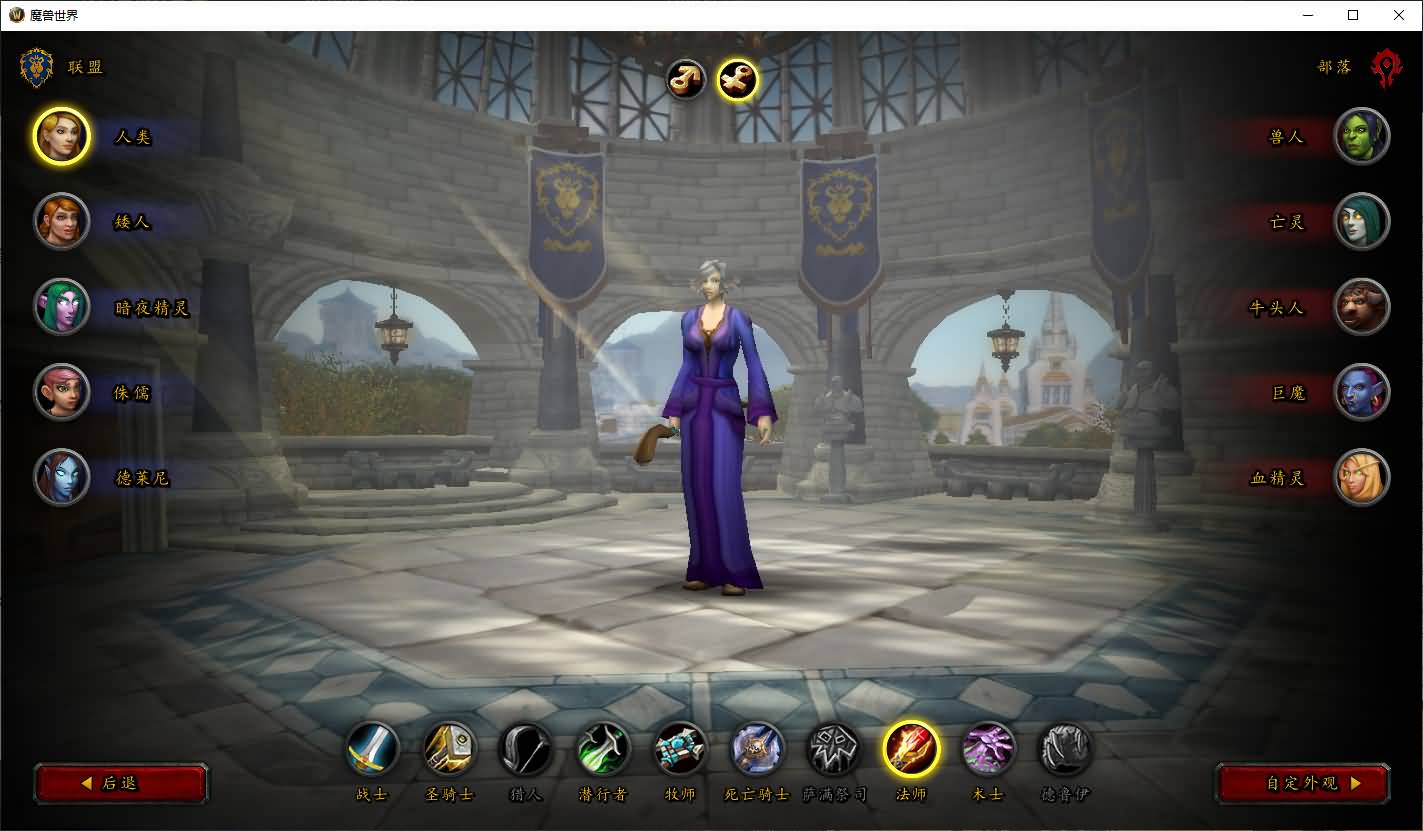This screenshot has width=1423, height=831.
Task: Select the 侏儒 (Gnome) race portrait
Action: (62, 392)
